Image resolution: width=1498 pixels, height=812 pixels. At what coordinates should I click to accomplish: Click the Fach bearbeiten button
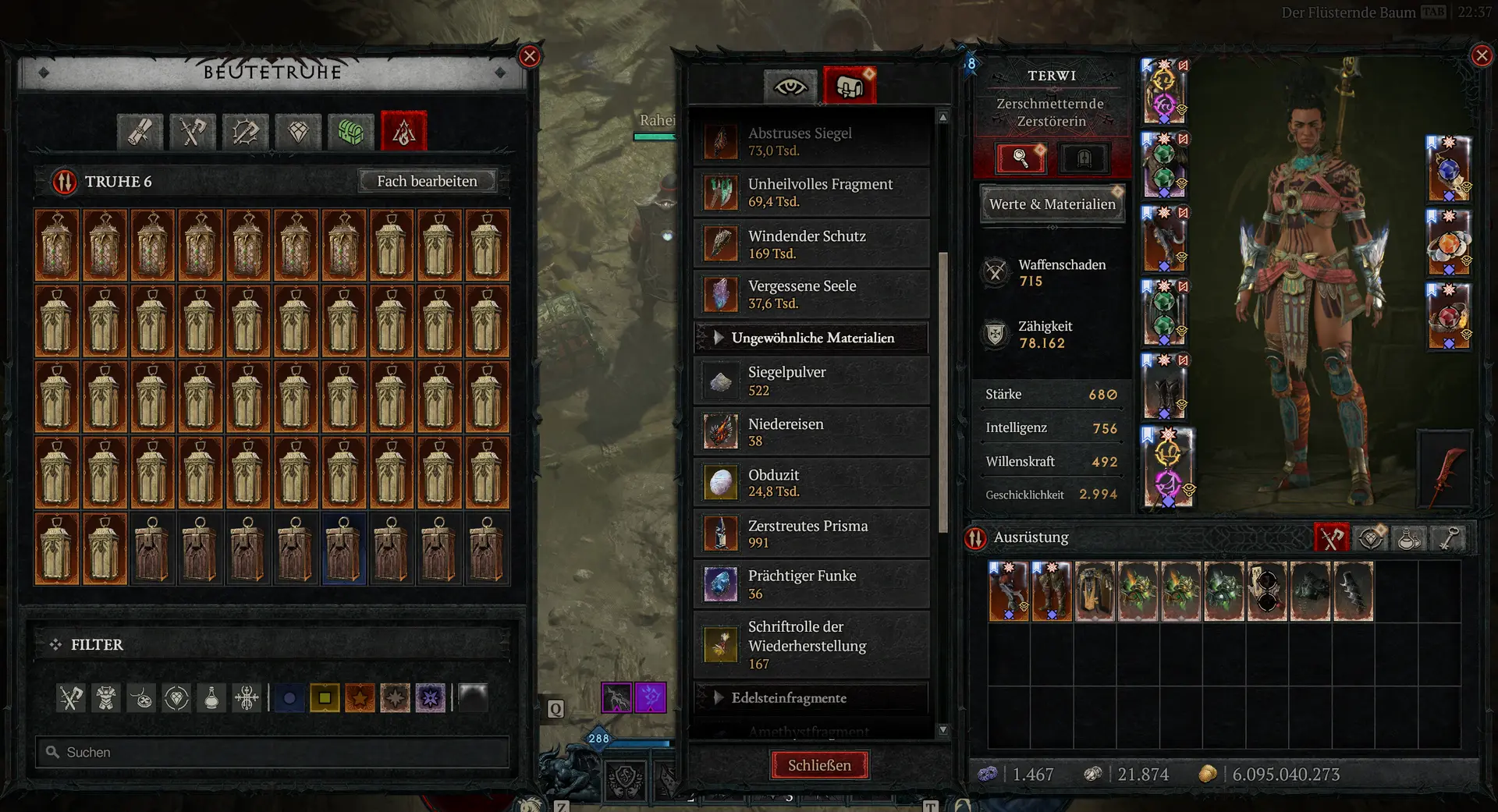427,181
